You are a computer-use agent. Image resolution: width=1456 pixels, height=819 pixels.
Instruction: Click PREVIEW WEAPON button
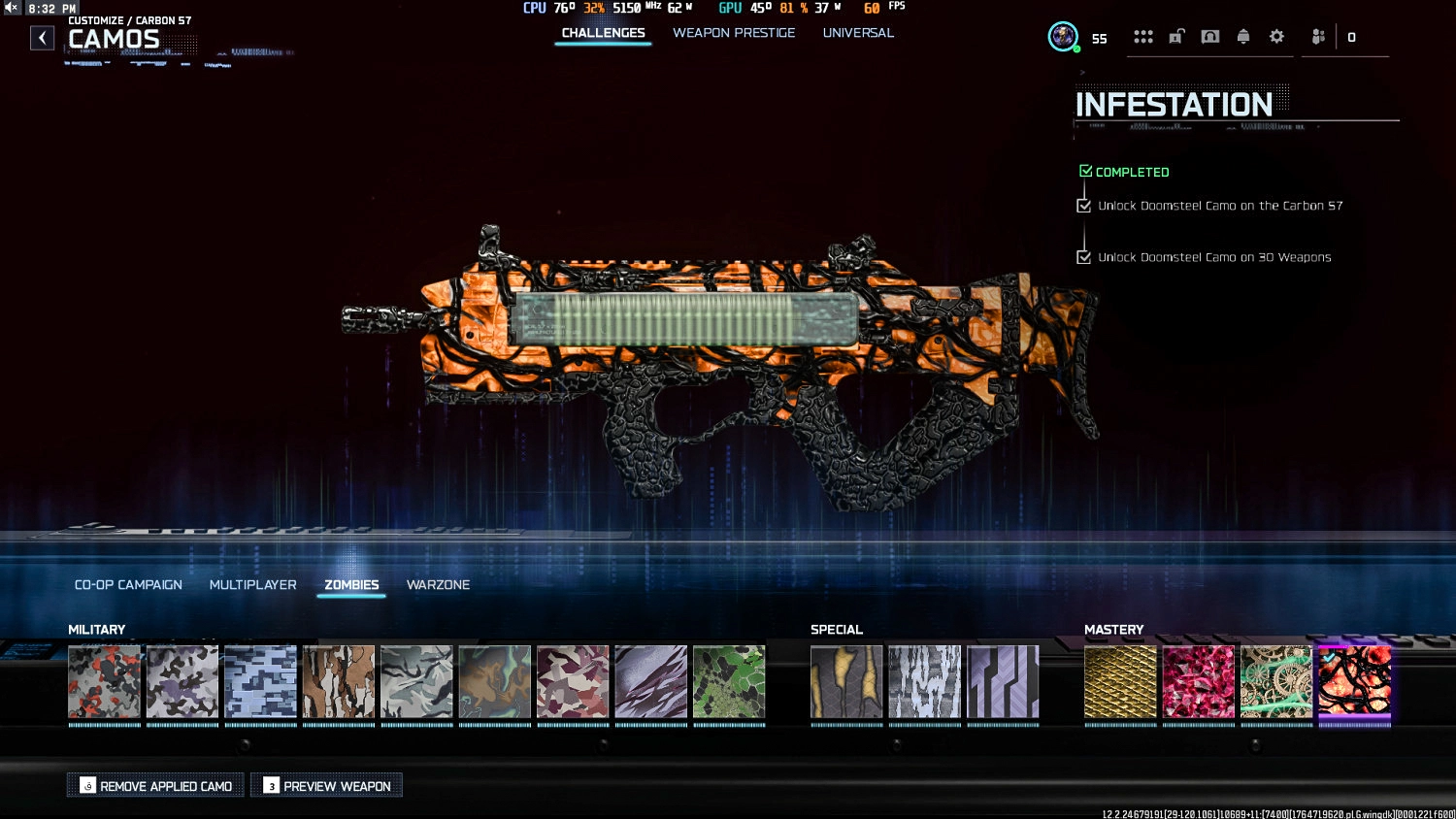point(326,785)
